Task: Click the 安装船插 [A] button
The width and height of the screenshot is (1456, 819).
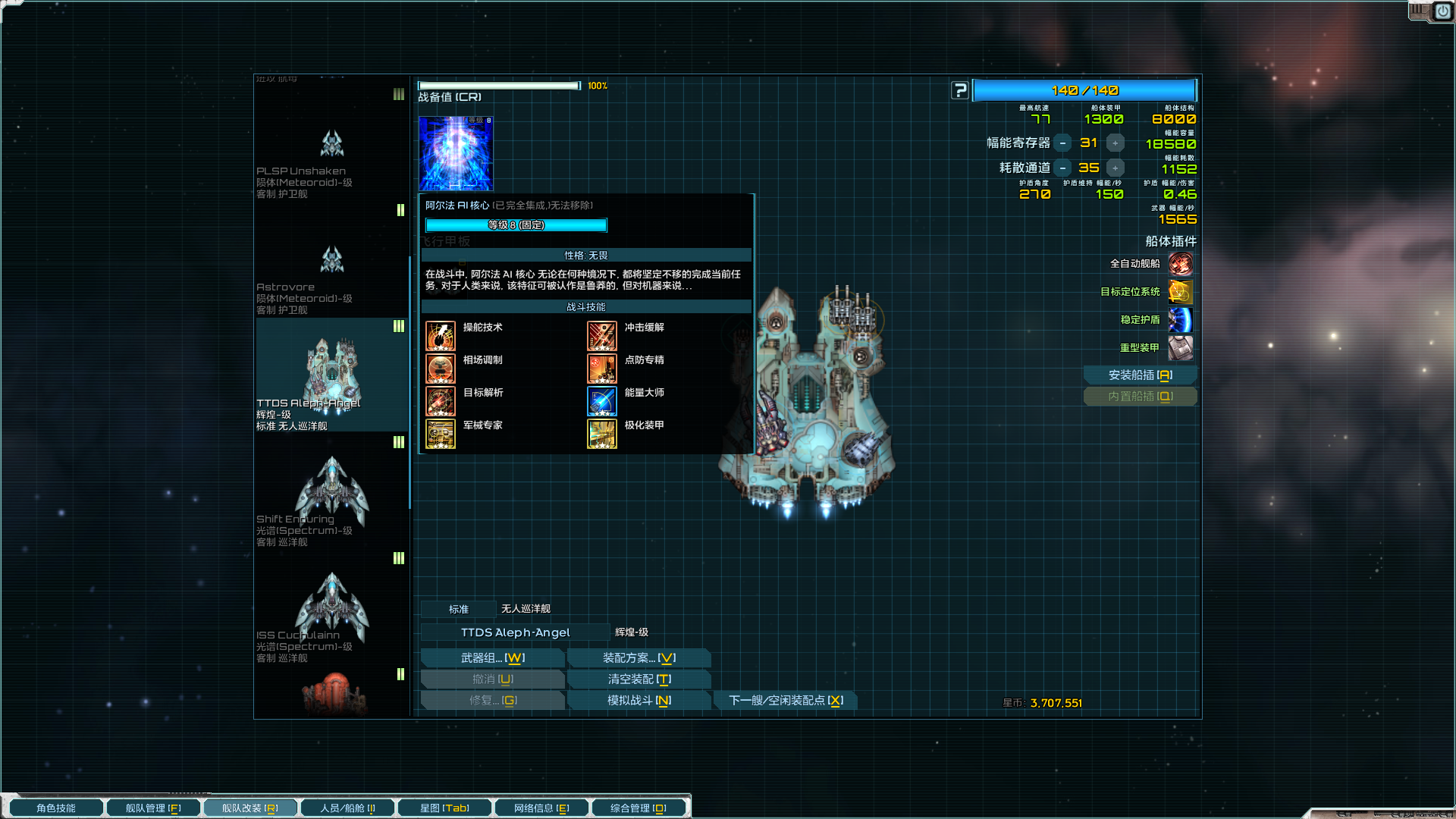Action: pos(1141,375)
